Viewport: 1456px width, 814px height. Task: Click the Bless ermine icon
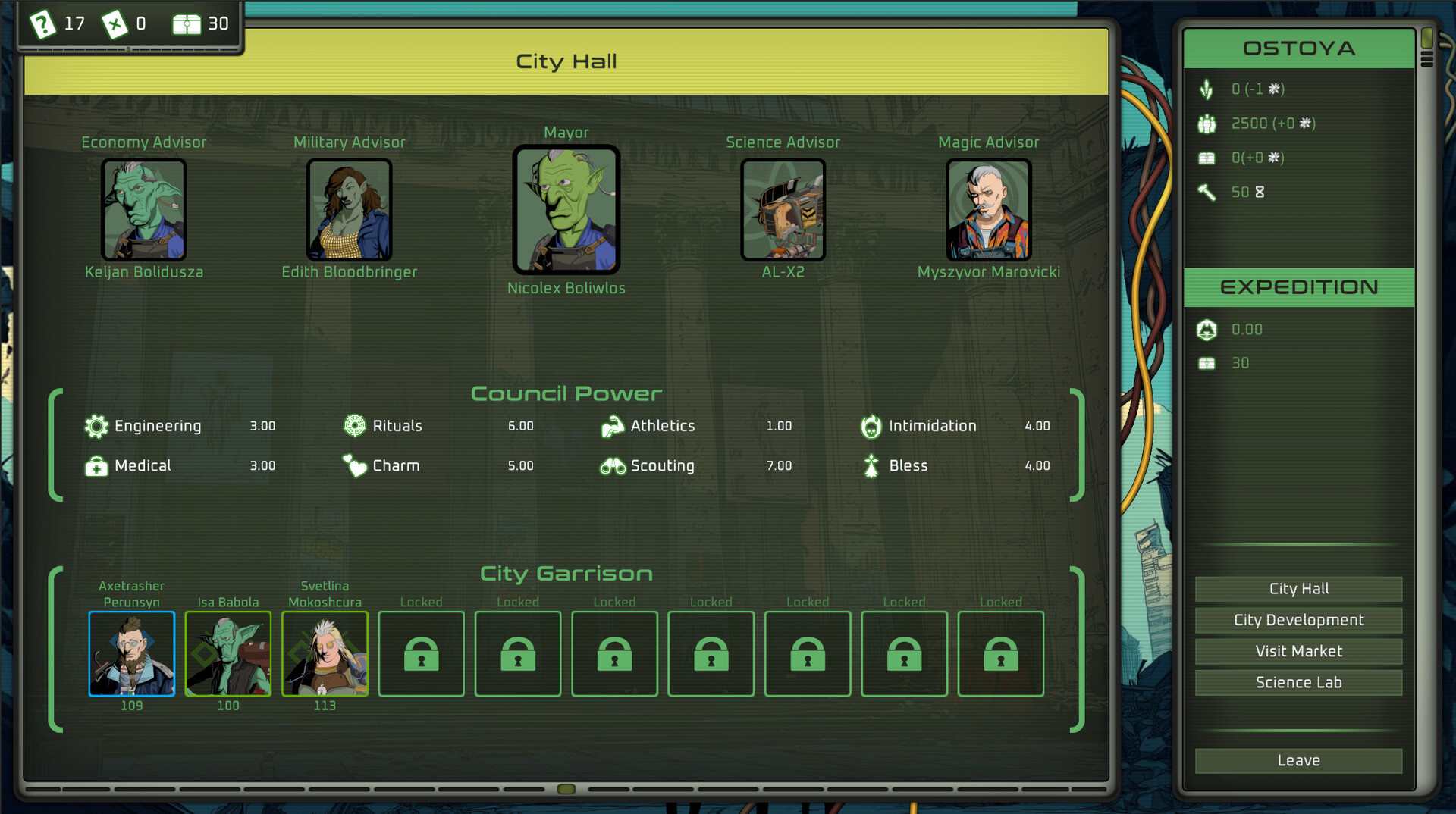tap(872, 466)
